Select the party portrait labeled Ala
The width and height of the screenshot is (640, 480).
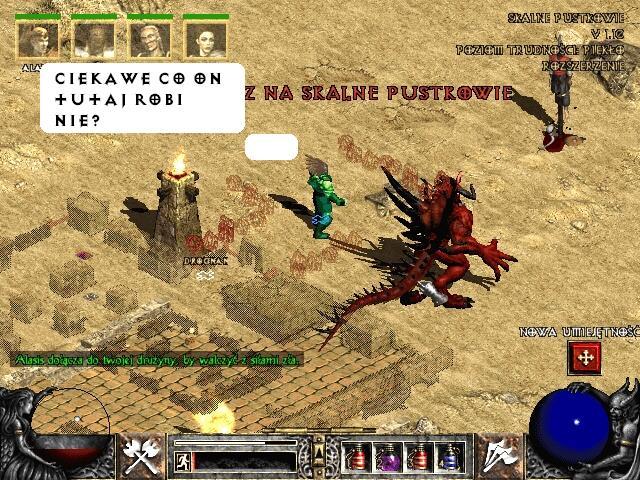(x=37, y=41)
